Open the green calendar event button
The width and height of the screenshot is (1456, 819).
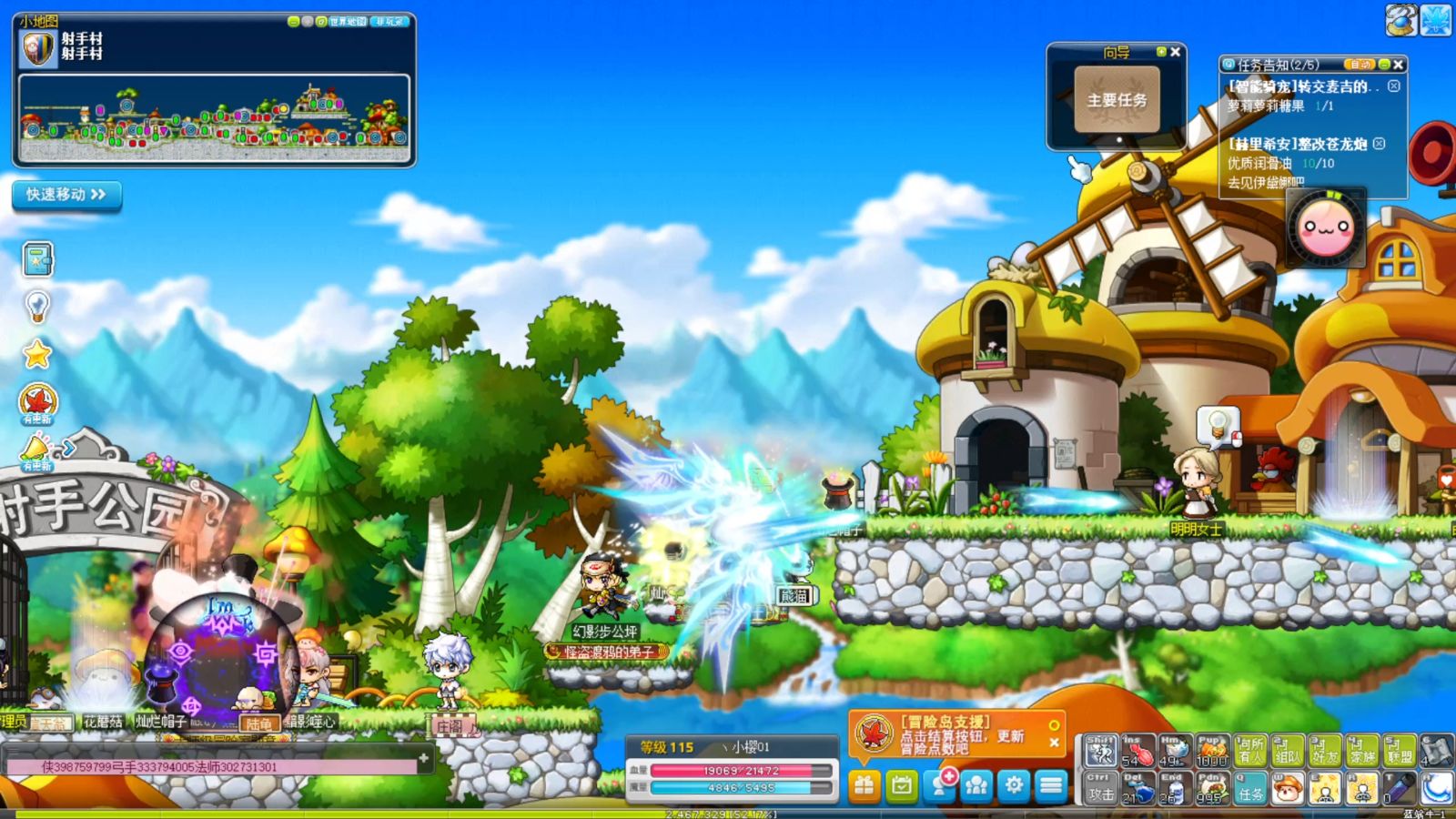pos(902,785)
